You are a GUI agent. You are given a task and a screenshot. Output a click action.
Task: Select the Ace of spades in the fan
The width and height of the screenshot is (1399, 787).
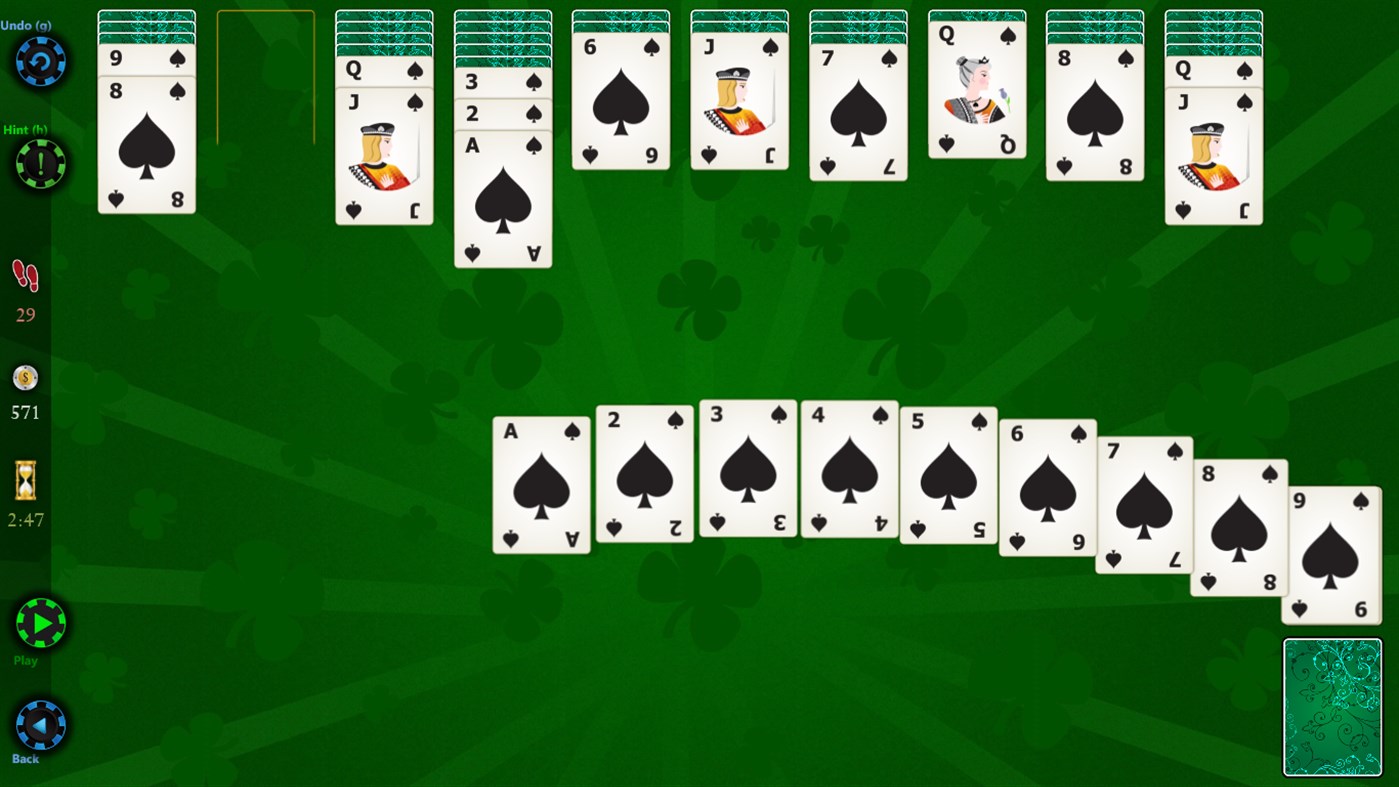[540, 480]
